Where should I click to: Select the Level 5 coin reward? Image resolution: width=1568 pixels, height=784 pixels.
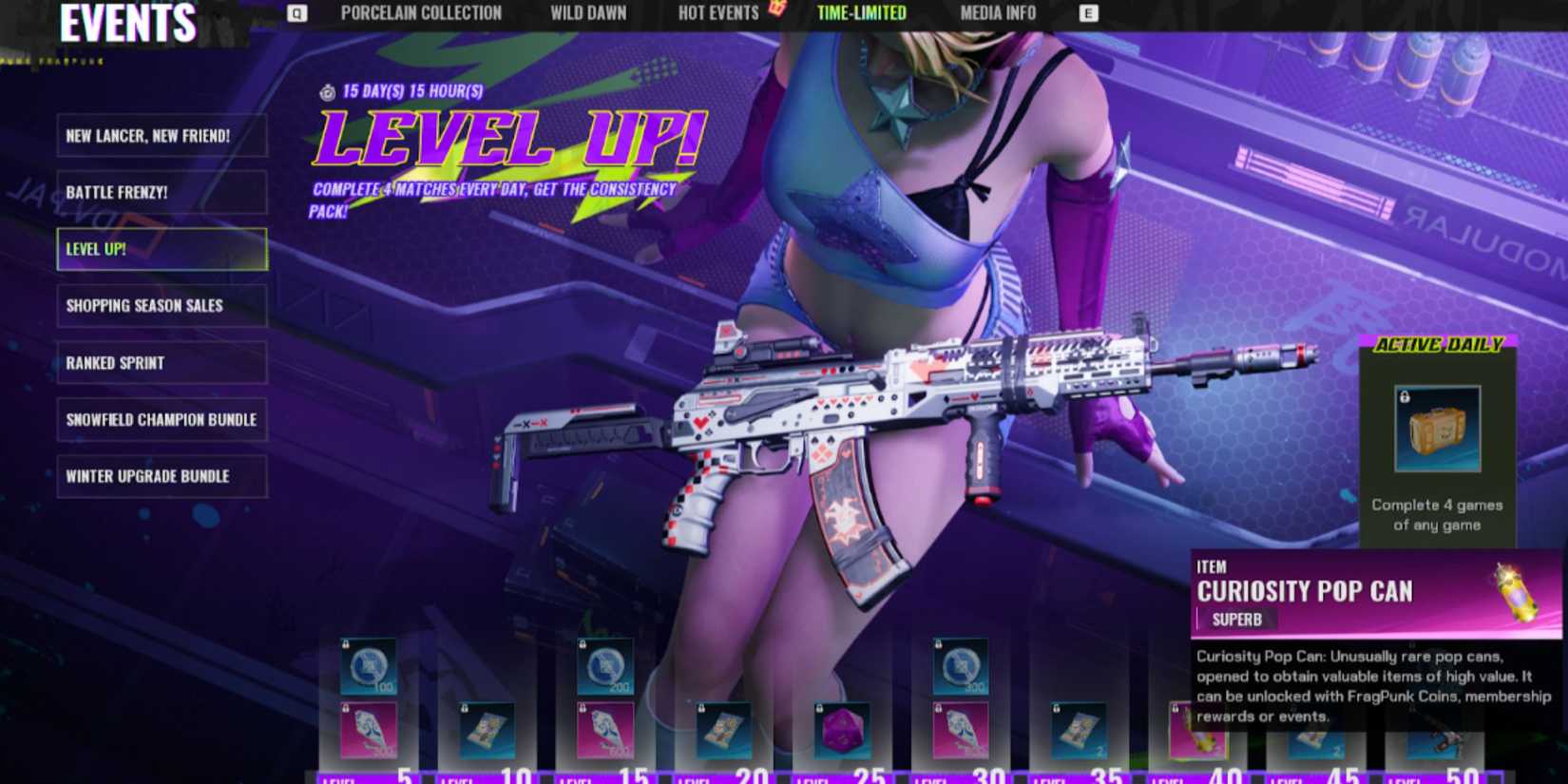(369, 665)
